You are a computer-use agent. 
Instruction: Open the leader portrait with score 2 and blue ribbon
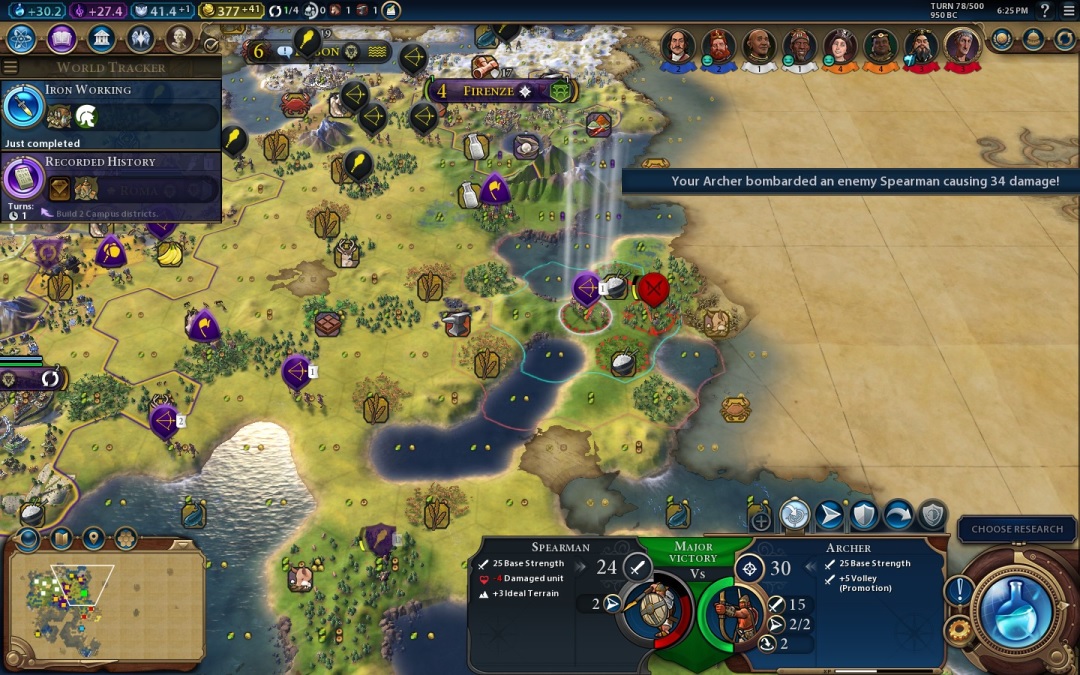(x=679, y=47)
